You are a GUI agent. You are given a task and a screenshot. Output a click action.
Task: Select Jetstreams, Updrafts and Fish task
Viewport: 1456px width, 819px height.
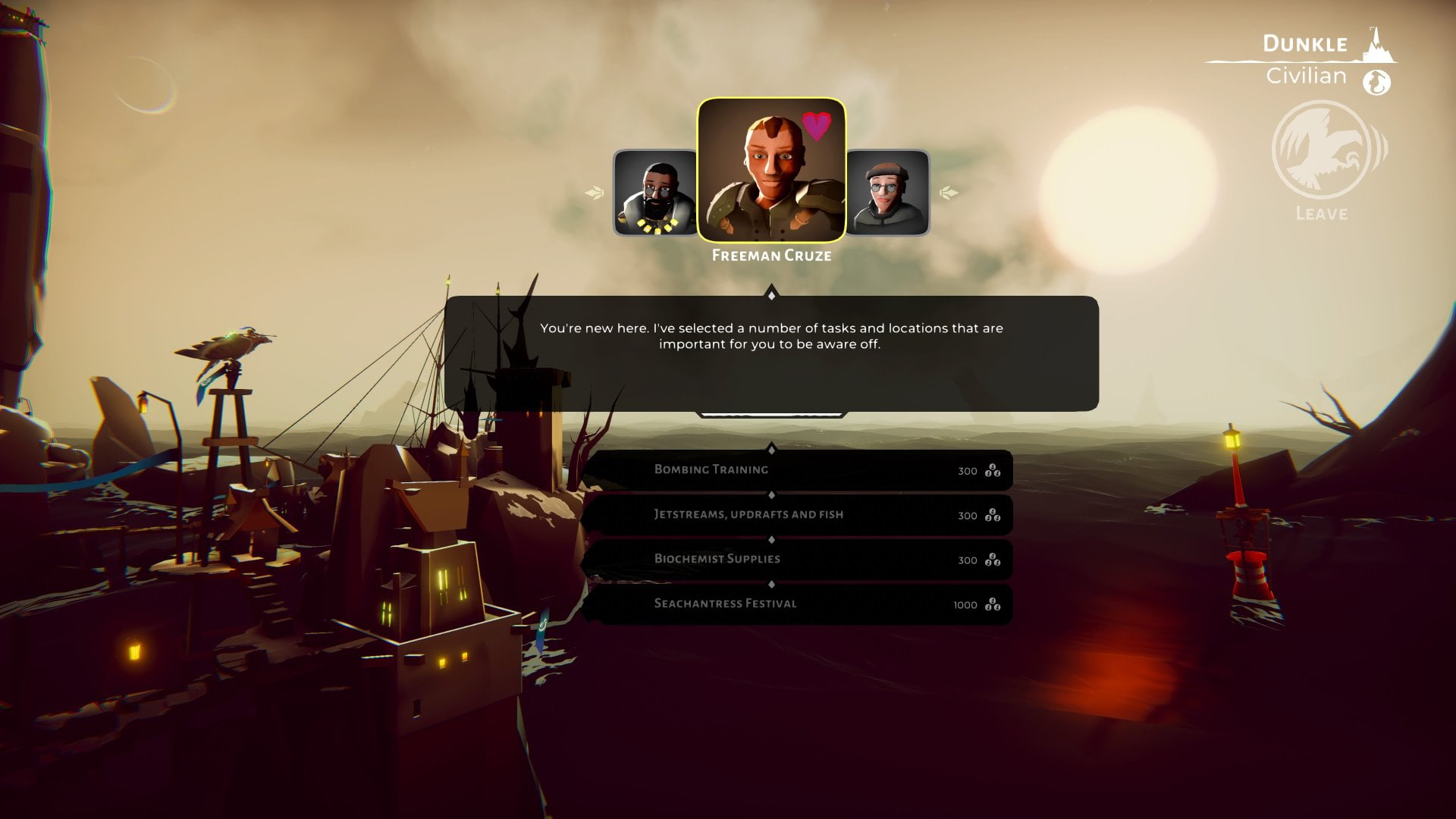[796, 515]
